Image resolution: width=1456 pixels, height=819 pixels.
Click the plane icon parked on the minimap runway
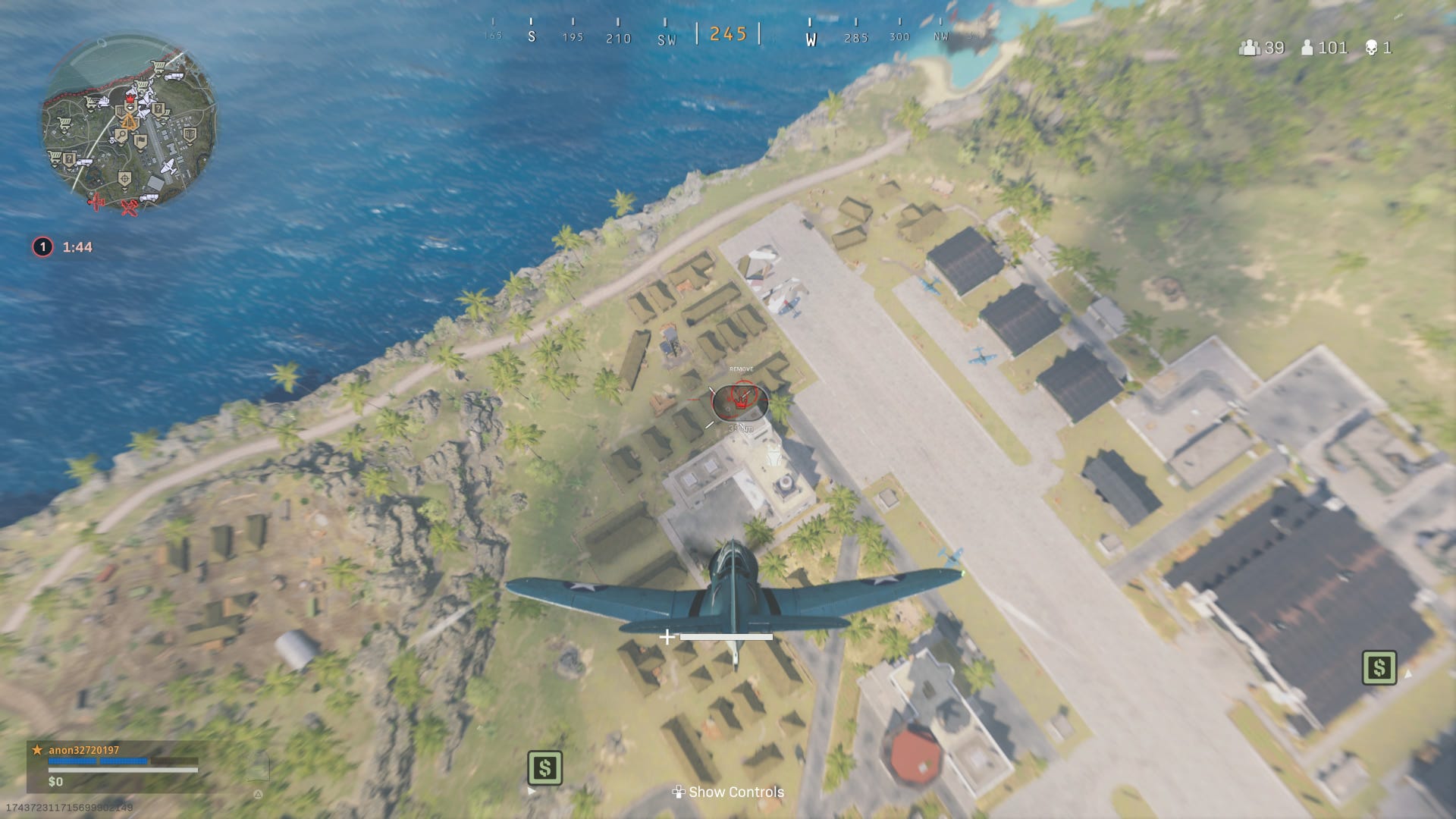click(x=168, y=165)
